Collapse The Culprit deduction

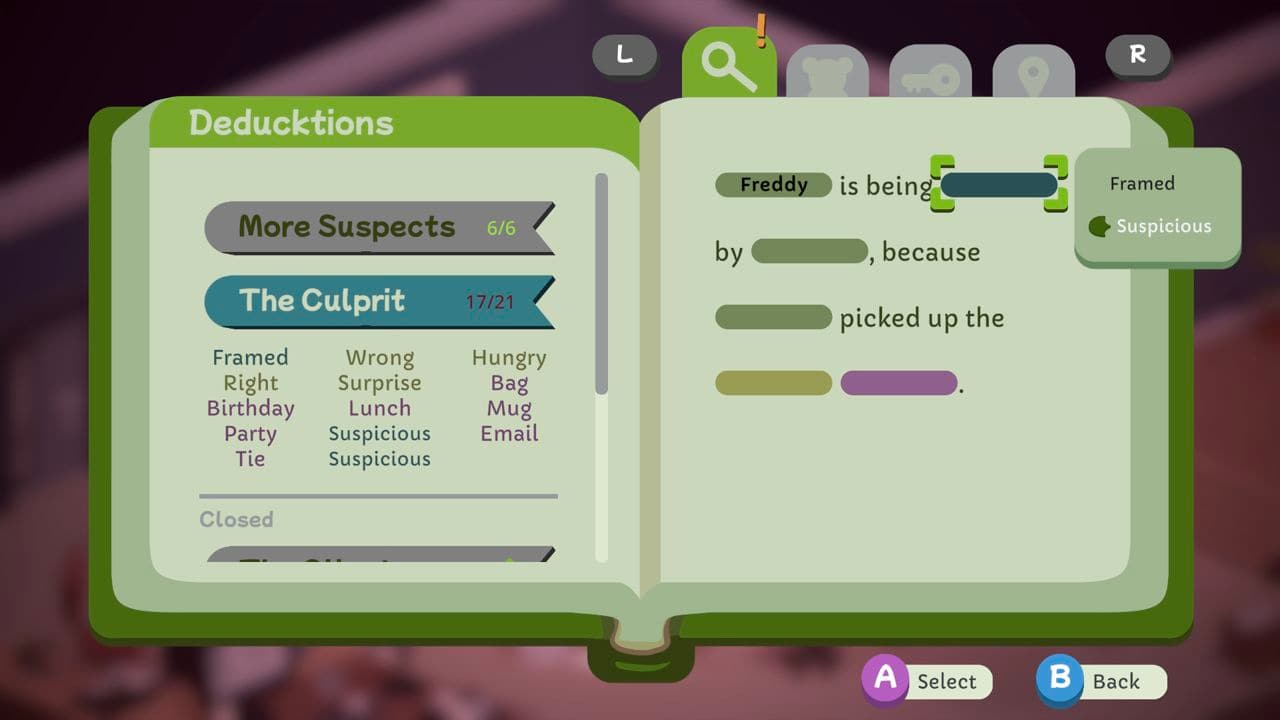pyautogui.click(x=378, y=301)
